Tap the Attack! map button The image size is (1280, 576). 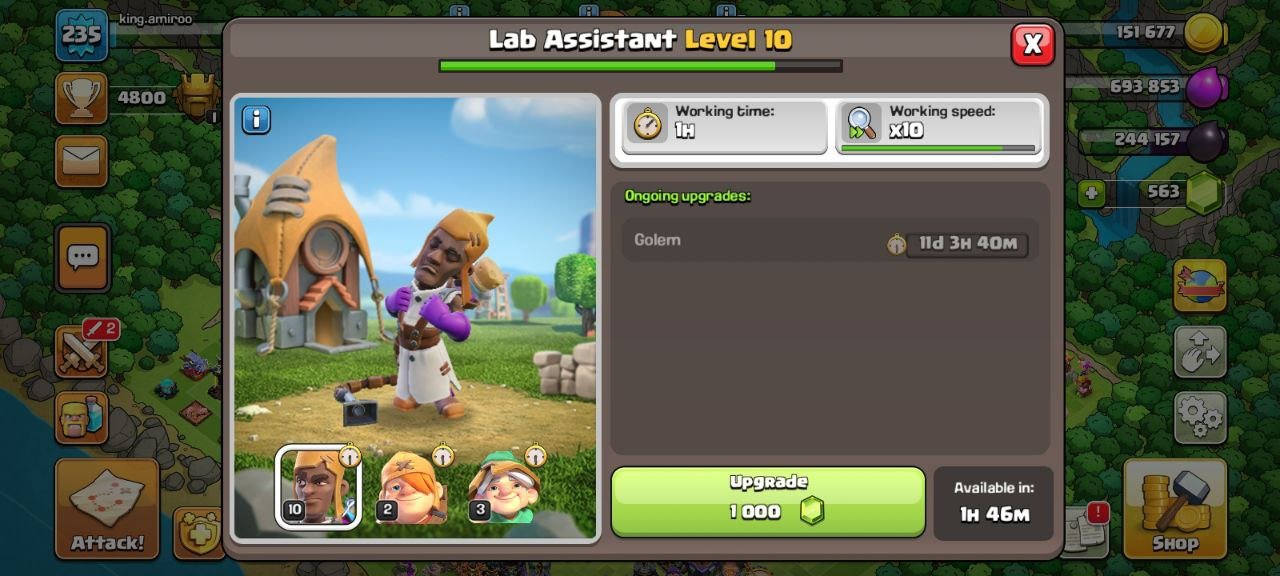pos(107,508)
